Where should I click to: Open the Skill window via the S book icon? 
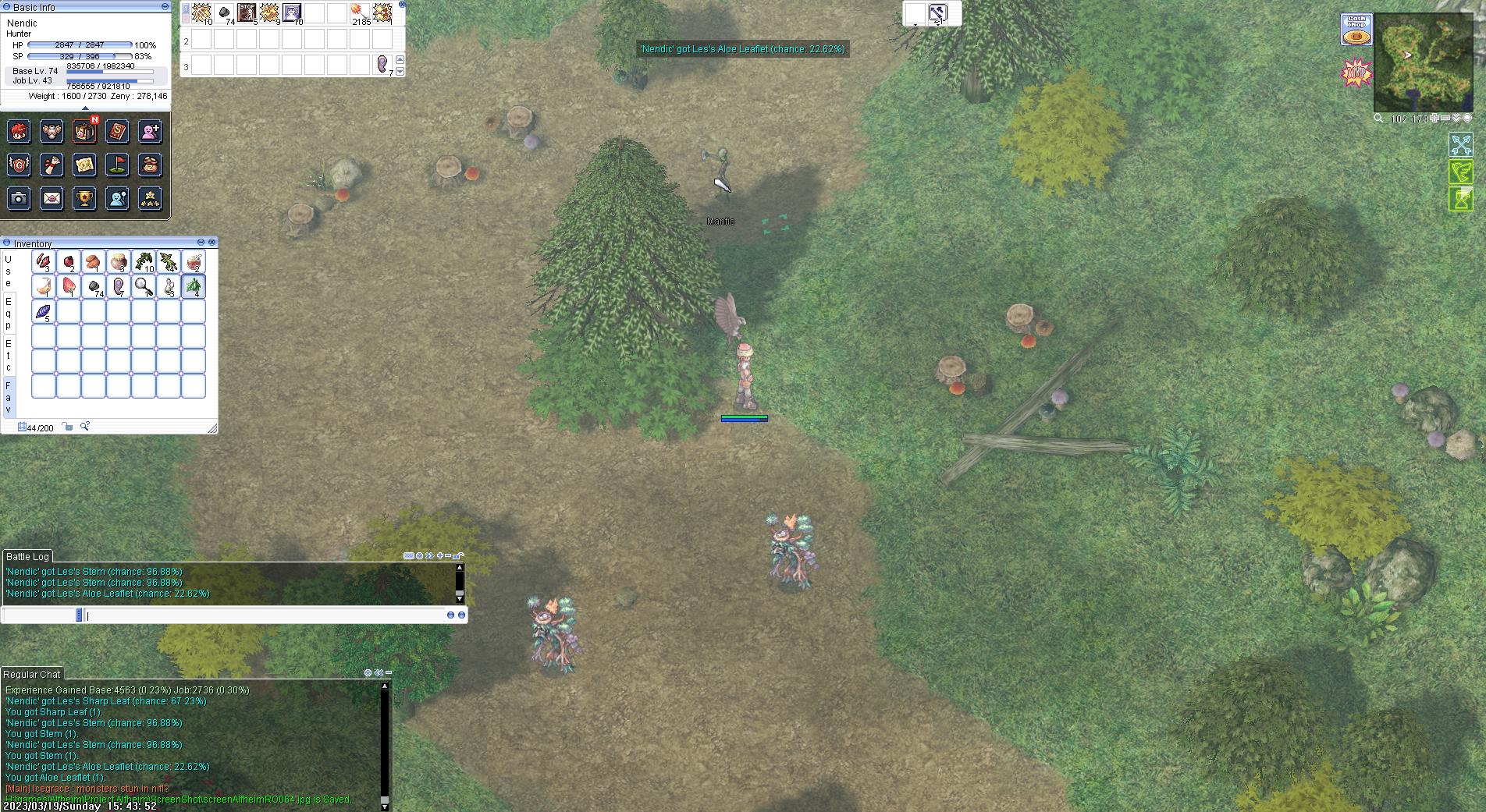pos(117,133)
